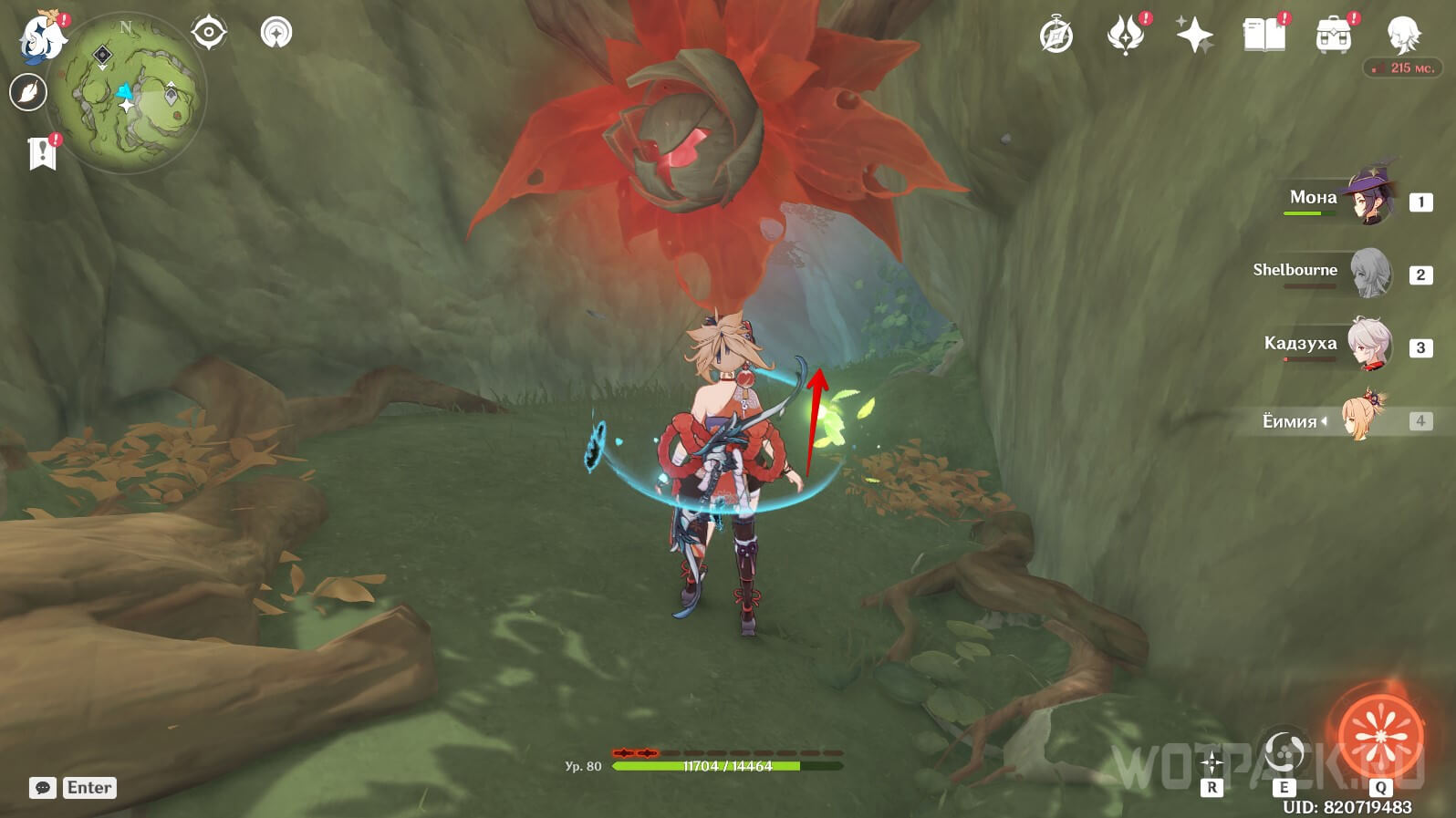Image resolution: width=1456 pixels, height=818 pixels.
Task: Open the character profile icon
Action: click(x=1402, y=35)
